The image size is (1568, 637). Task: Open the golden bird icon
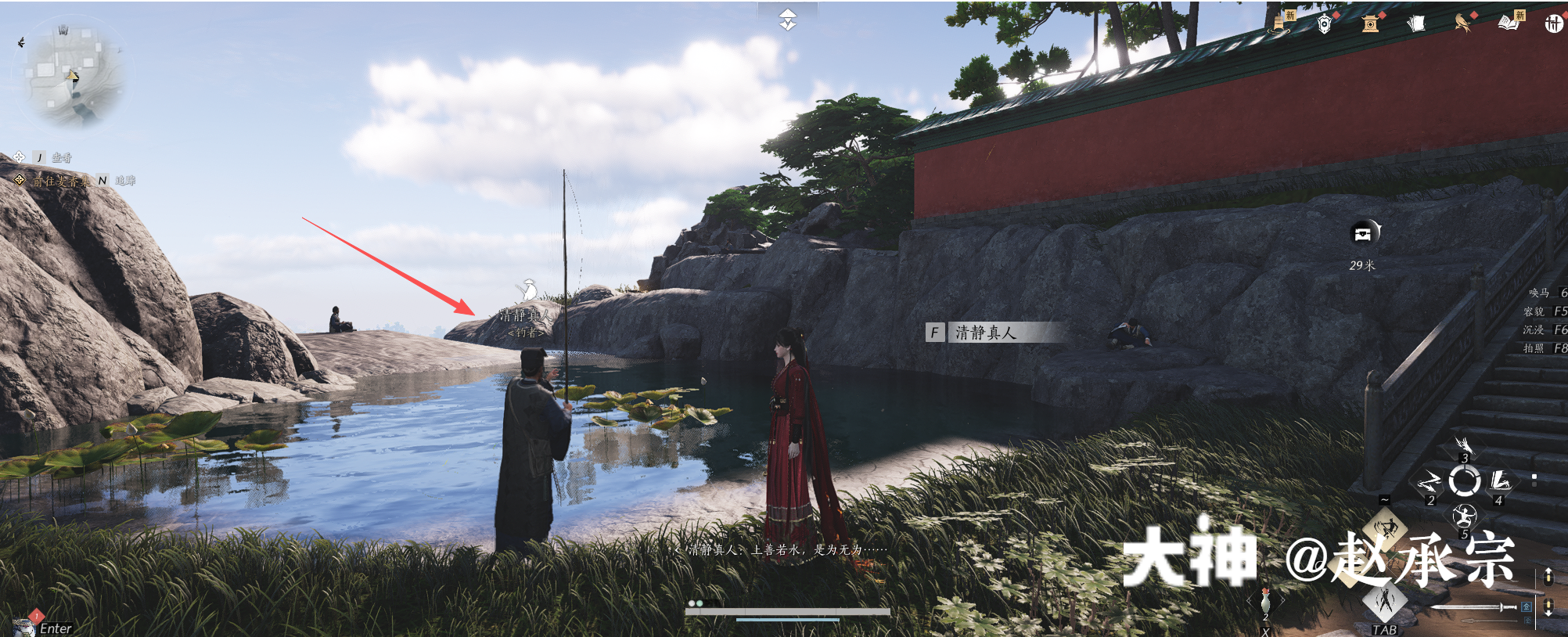[1462, 23]
